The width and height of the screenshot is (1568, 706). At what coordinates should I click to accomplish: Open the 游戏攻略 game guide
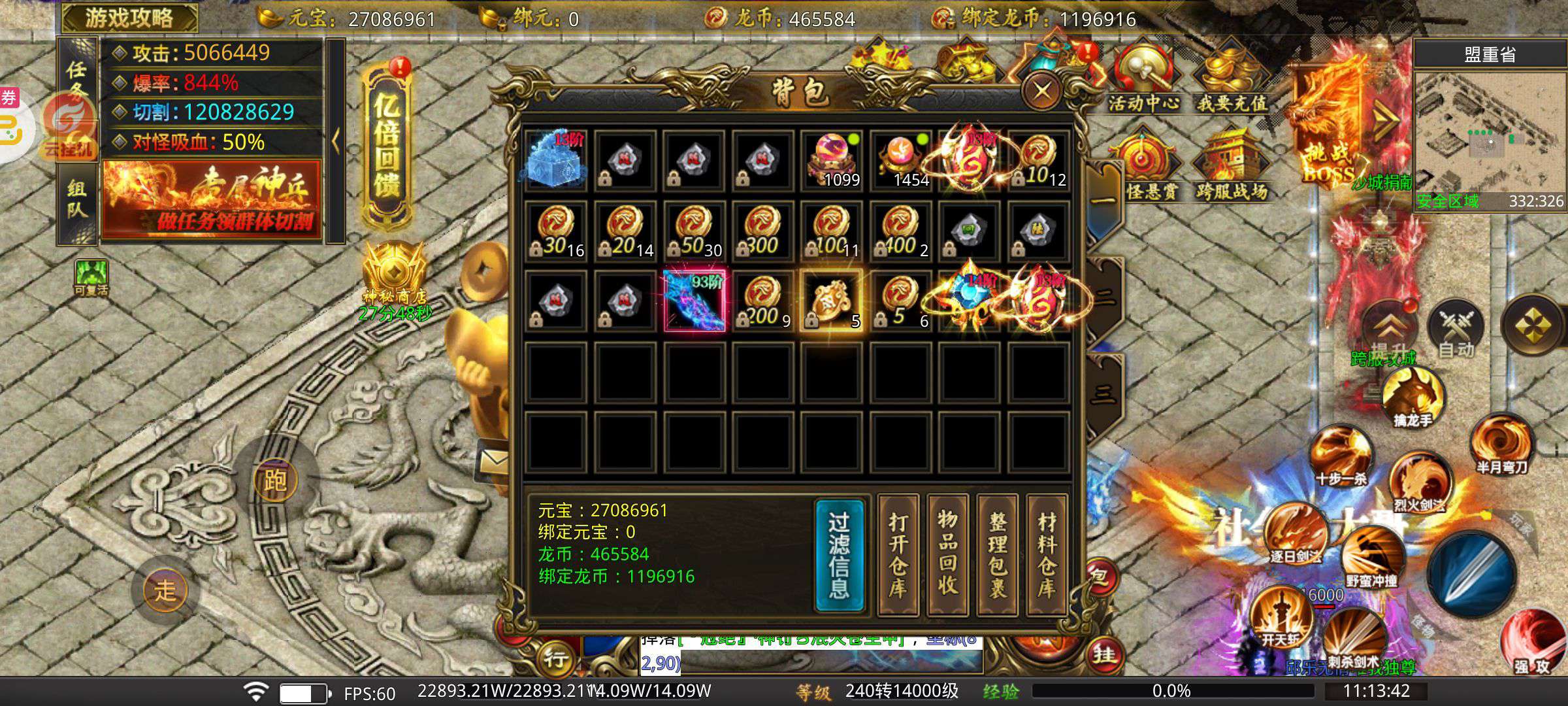pos(129,18)
